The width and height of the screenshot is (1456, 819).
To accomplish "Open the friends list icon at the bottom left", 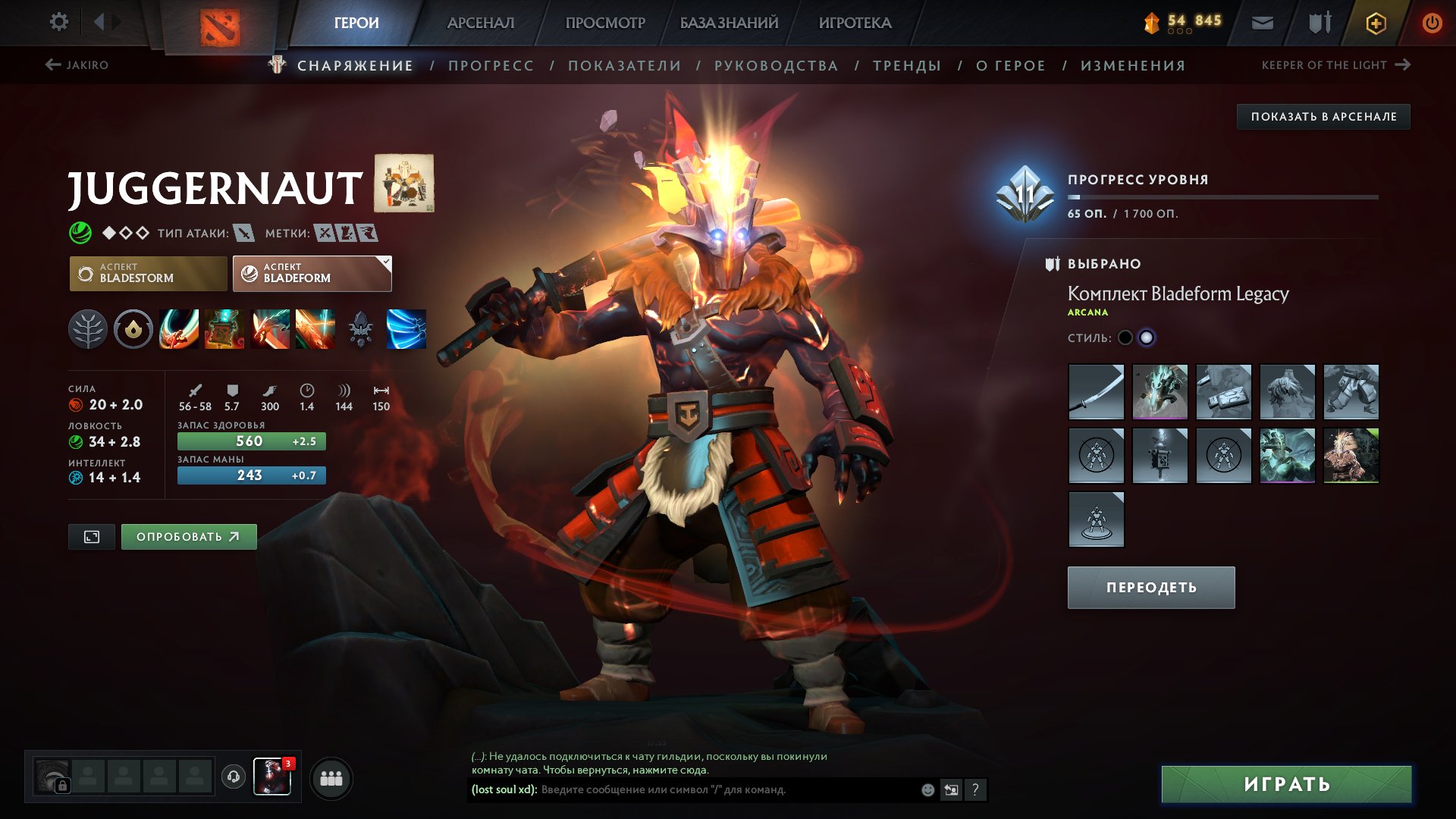I will click(331, 778).
